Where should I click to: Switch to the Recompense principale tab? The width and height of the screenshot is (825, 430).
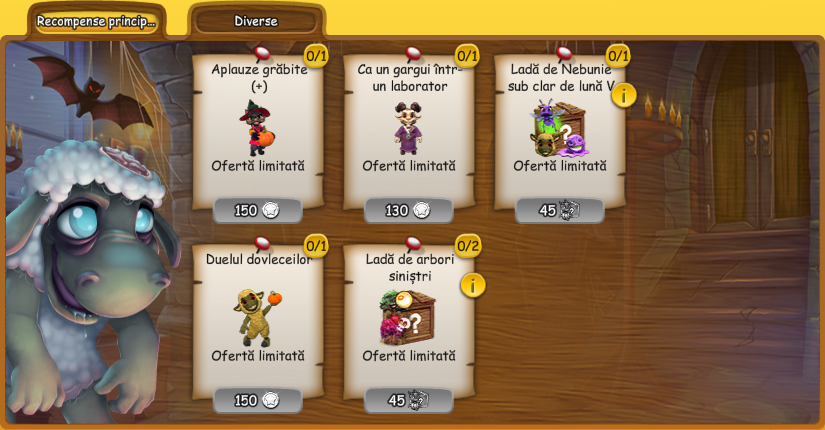[x=96, y=21]
